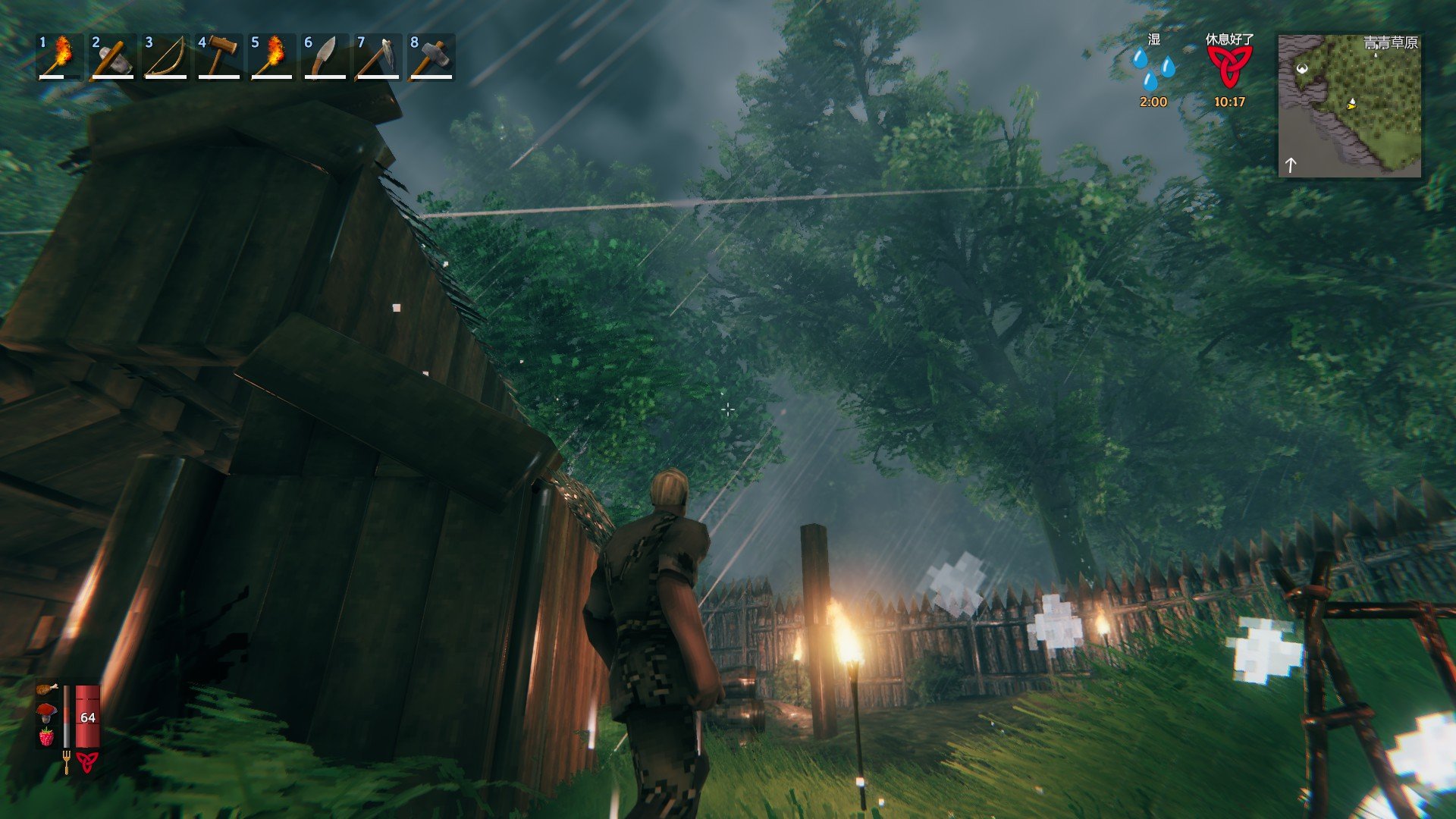Click the Wet status effect water drops
The width and height of the screenshot is (1456, 819).
1153,70
